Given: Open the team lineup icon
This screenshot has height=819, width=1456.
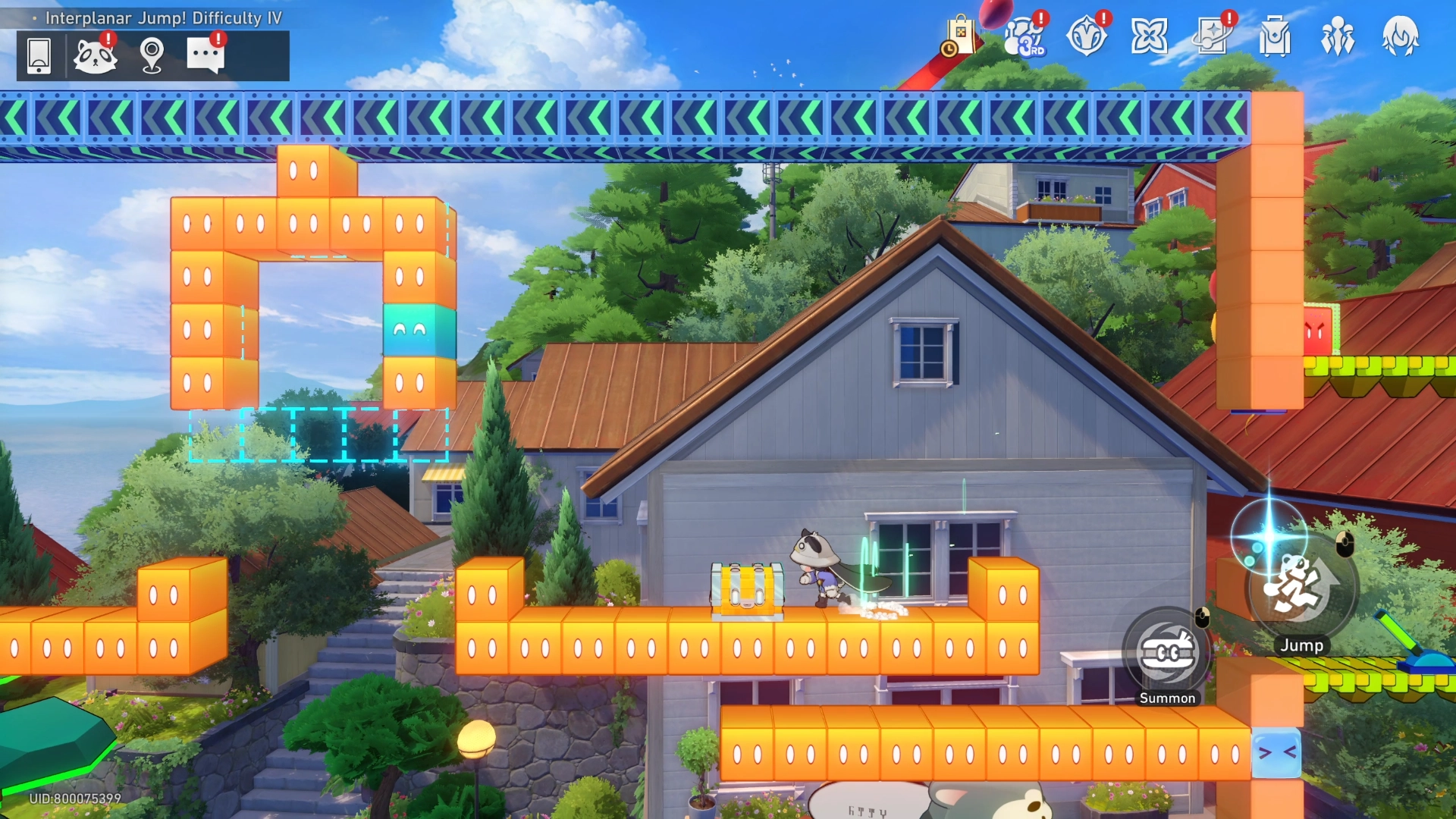Looking at the screenshot, I should pyautogui.click(x=1338, y=36).
